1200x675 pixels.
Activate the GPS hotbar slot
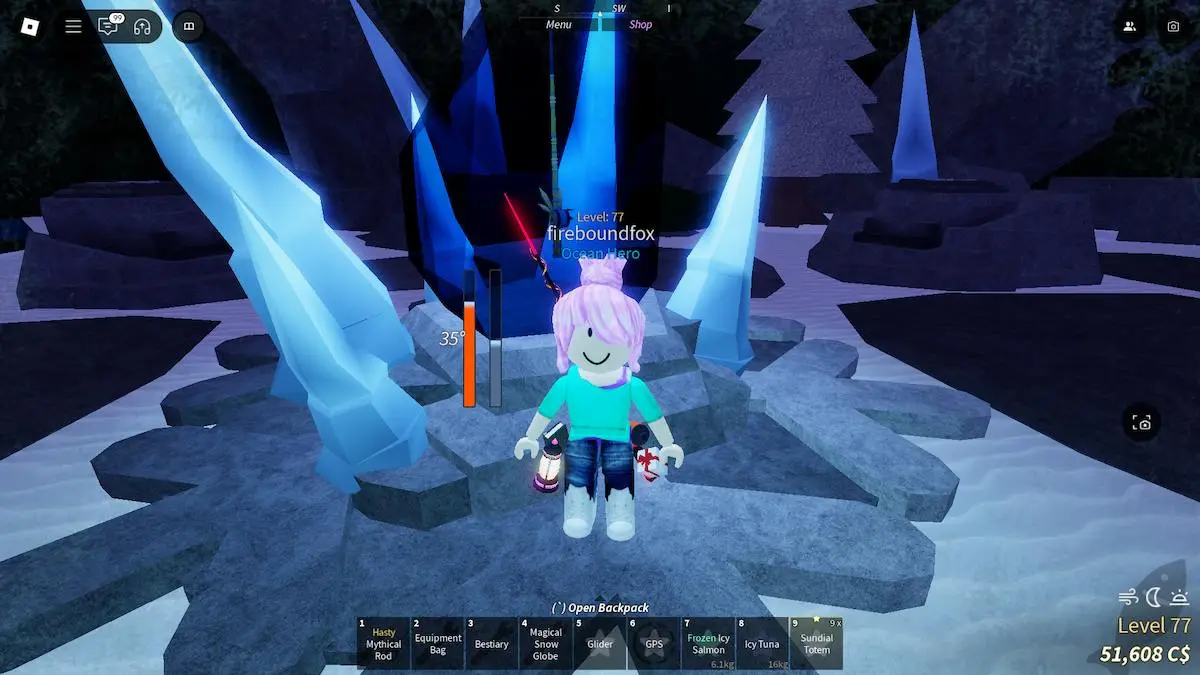[x=654, y=643]
